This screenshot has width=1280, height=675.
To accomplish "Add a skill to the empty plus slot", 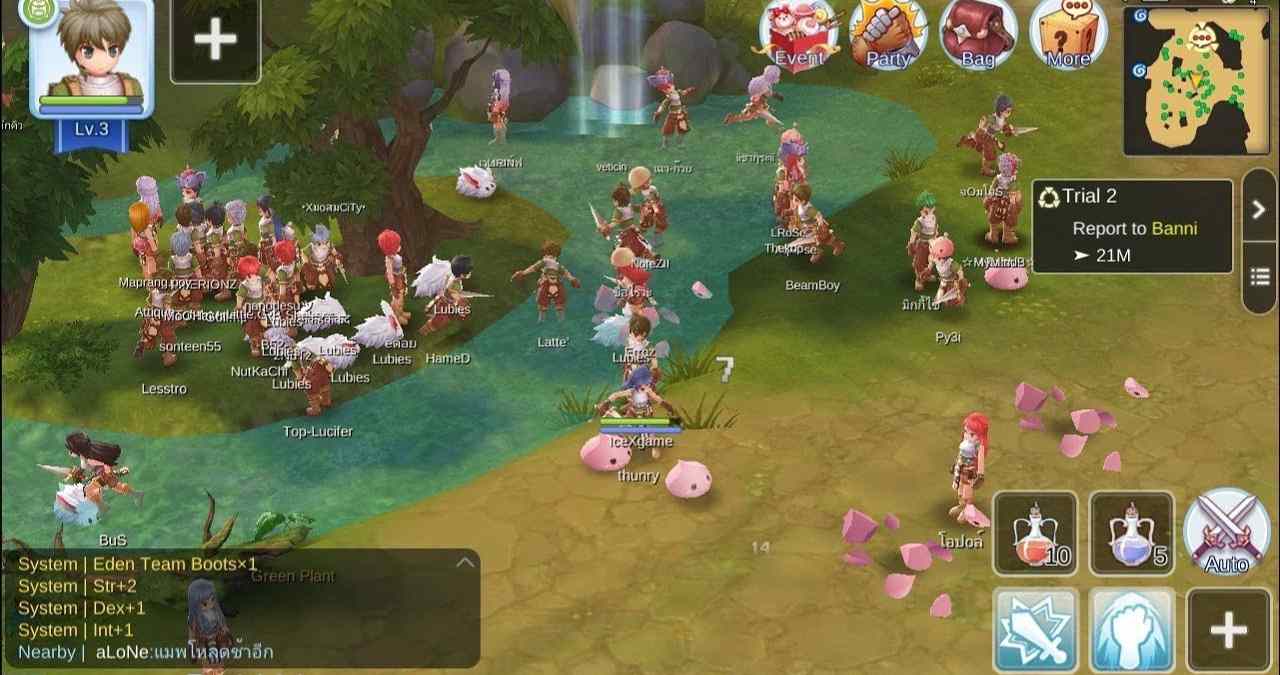I will (x=1228, y=630).
